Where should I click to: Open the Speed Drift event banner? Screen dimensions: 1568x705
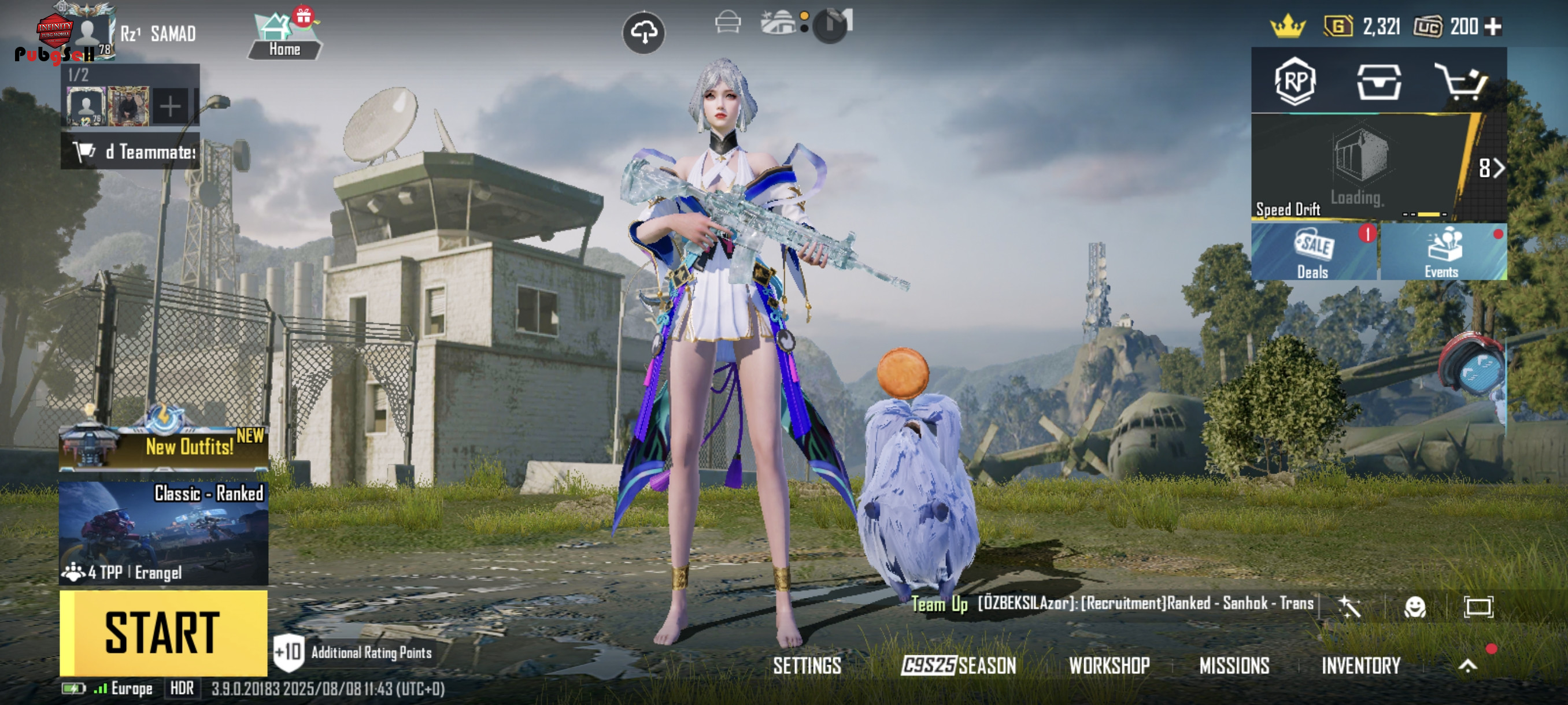tap(1358, 167)
